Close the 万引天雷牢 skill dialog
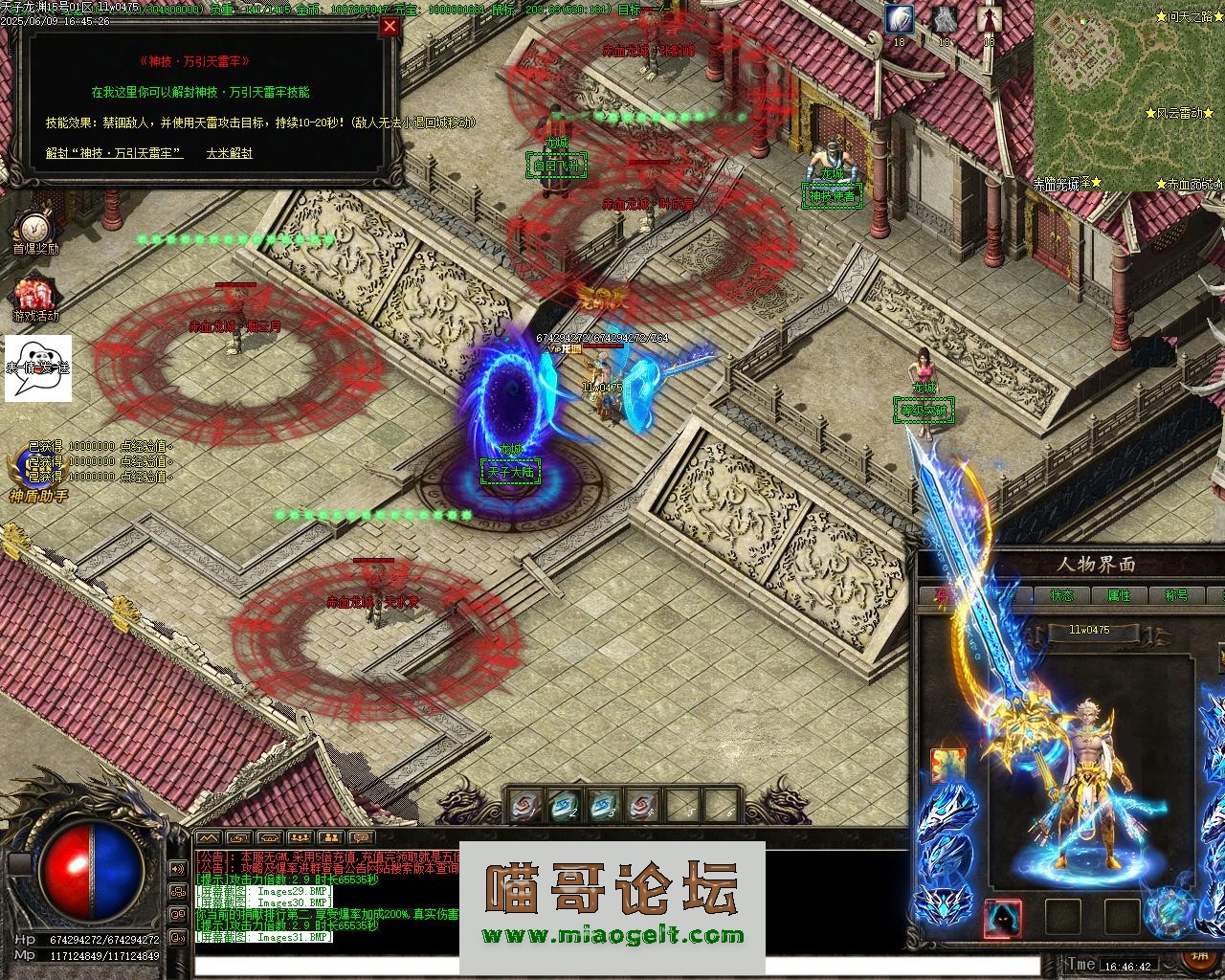1225x980 pixels. tap(390, 27)
